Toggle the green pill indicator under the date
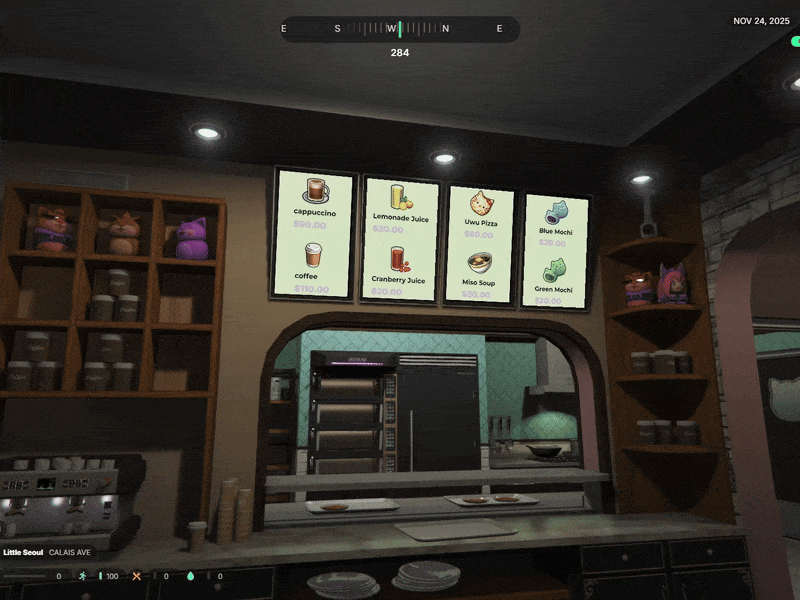800x600 pixels. [795, 42]
